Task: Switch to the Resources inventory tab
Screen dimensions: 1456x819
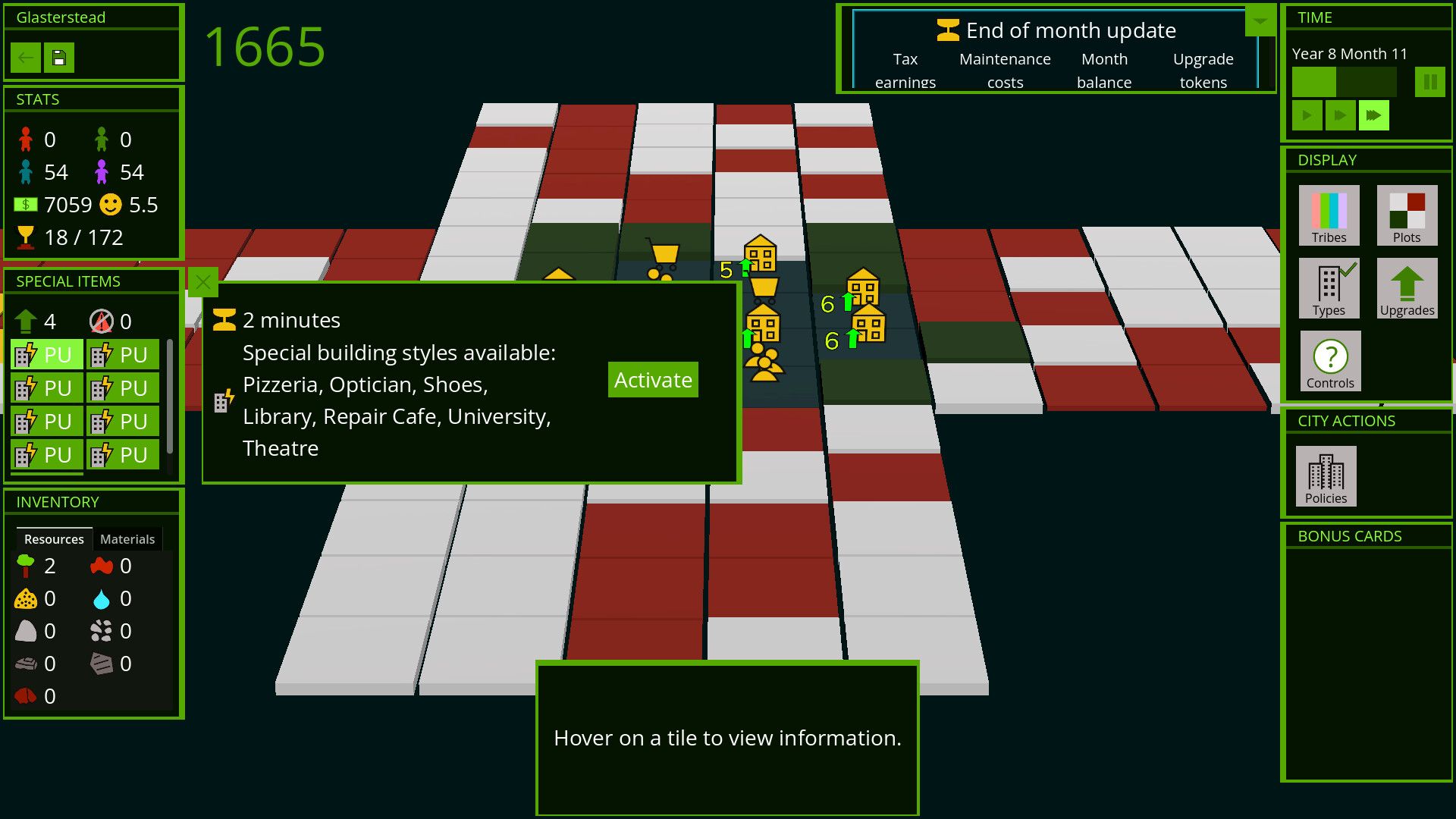Action: point(54,539)
